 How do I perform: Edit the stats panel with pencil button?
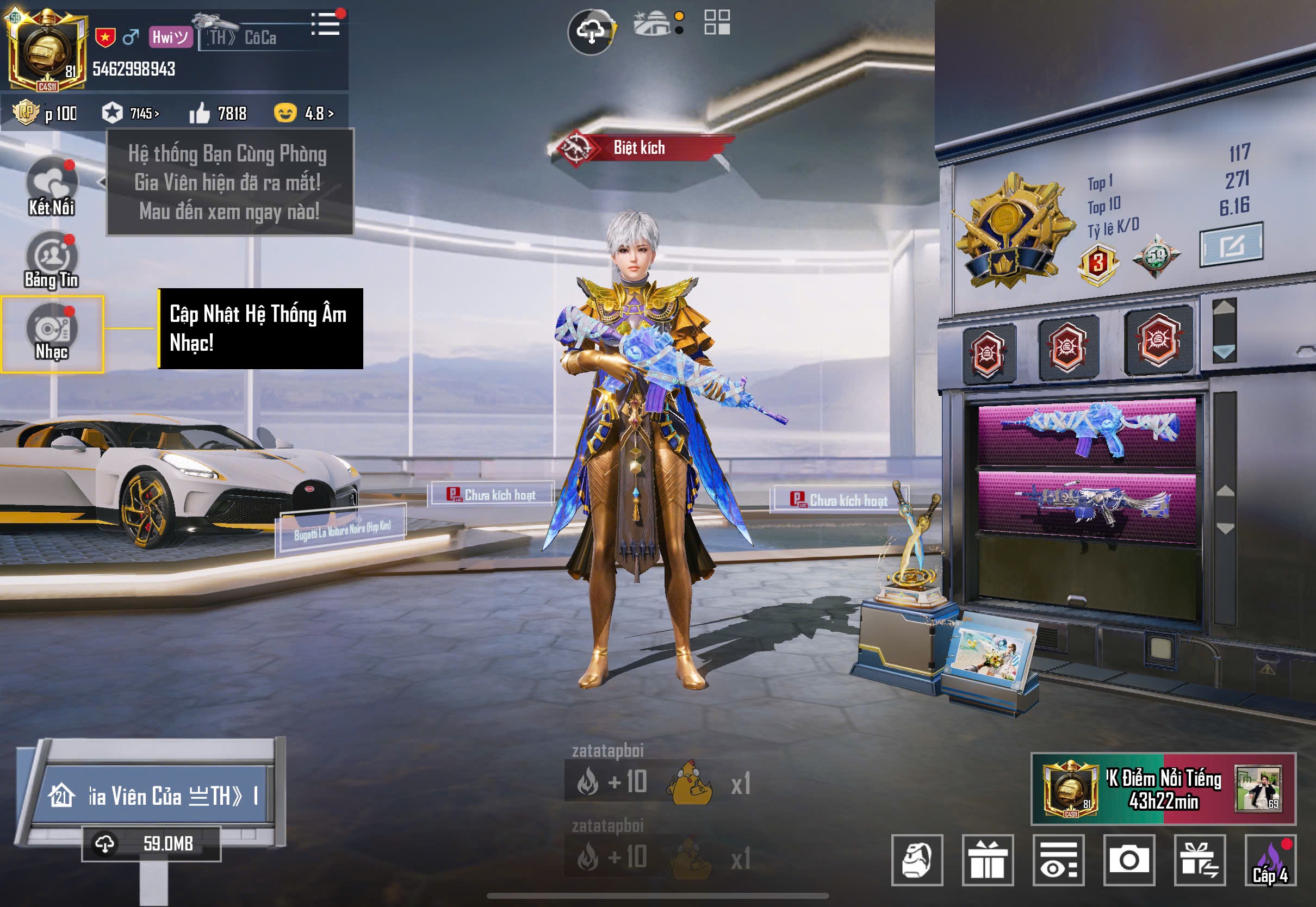coord(1231,245)
